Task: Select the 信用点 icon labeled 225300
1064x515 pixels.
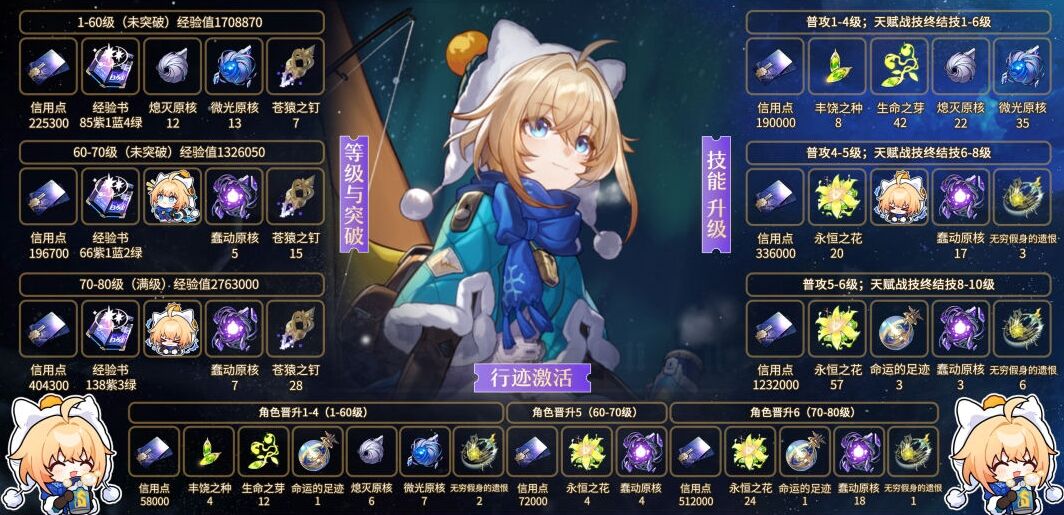Action: click(48, 67)
